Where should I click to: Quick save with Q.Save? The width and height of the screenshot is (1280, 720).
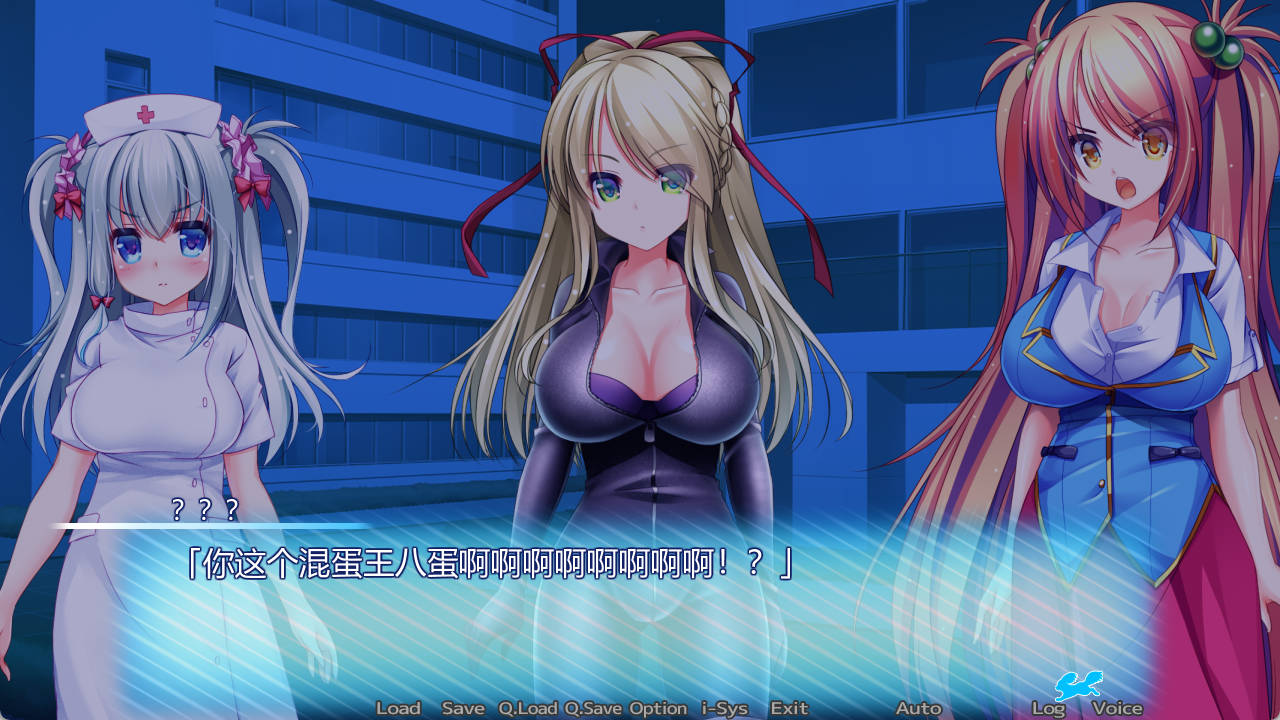pyautogui.click(x=593, y=708)
